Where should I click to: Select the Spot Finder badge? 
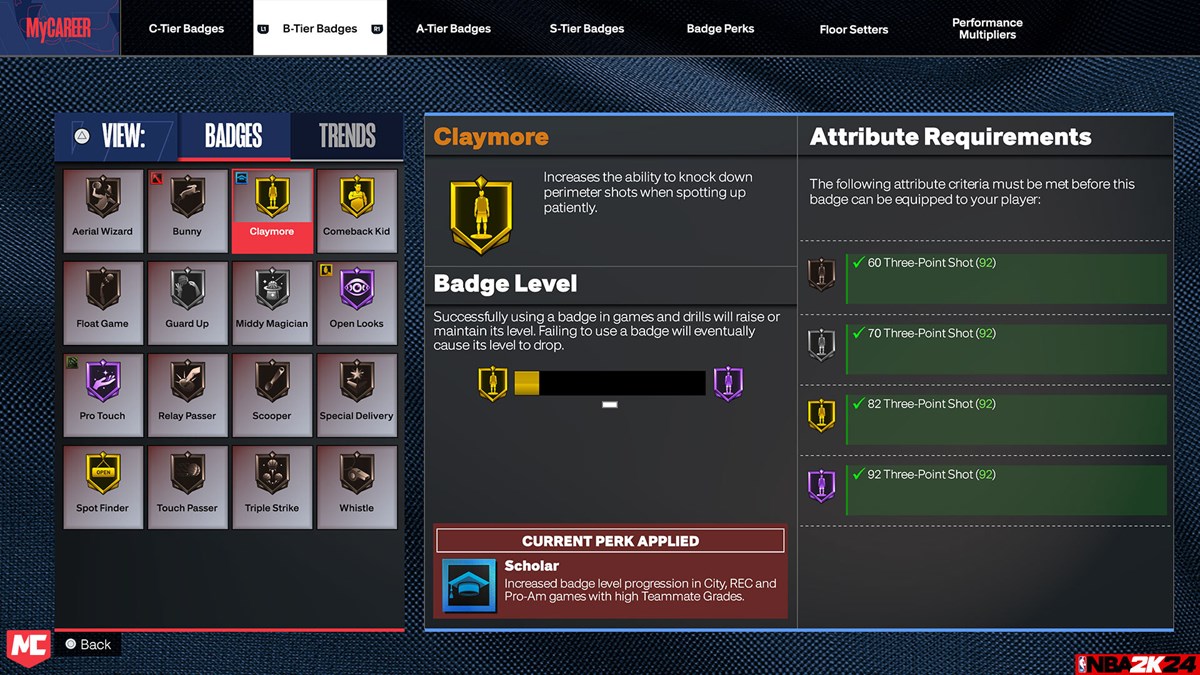[x=102, y=486]
